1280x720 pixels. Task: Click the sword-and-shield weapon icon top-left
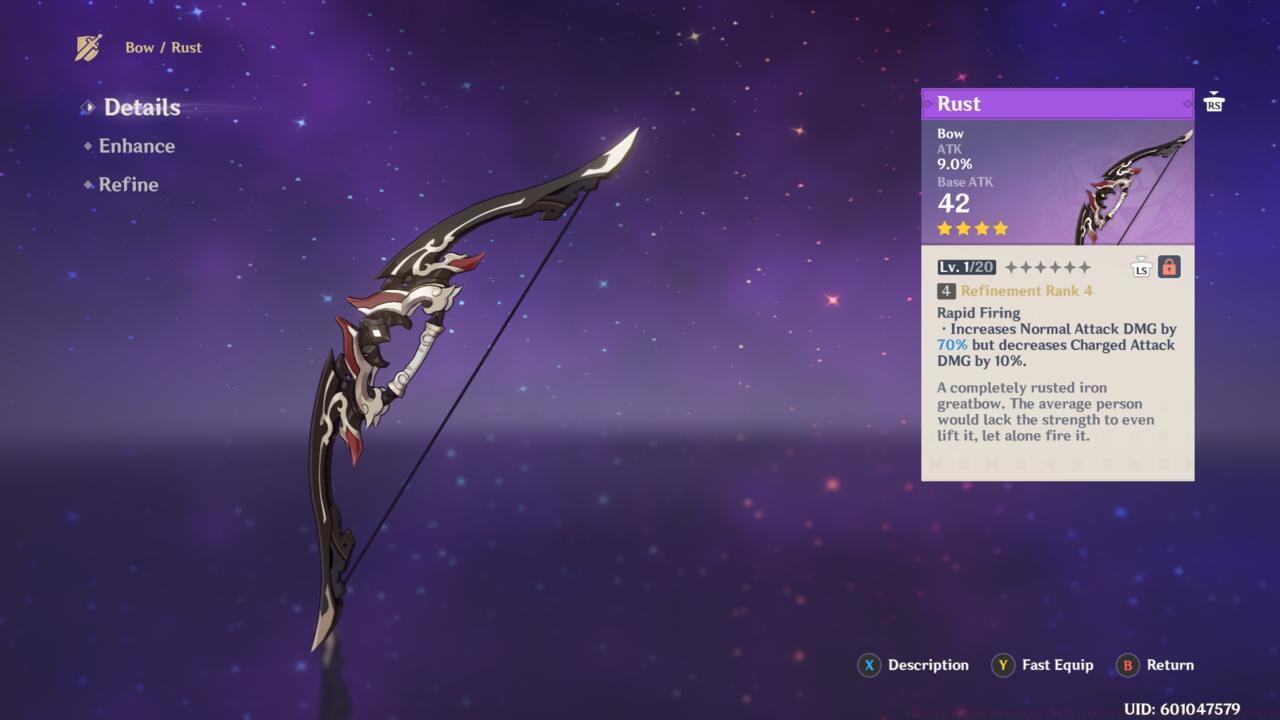pos(86,45)
